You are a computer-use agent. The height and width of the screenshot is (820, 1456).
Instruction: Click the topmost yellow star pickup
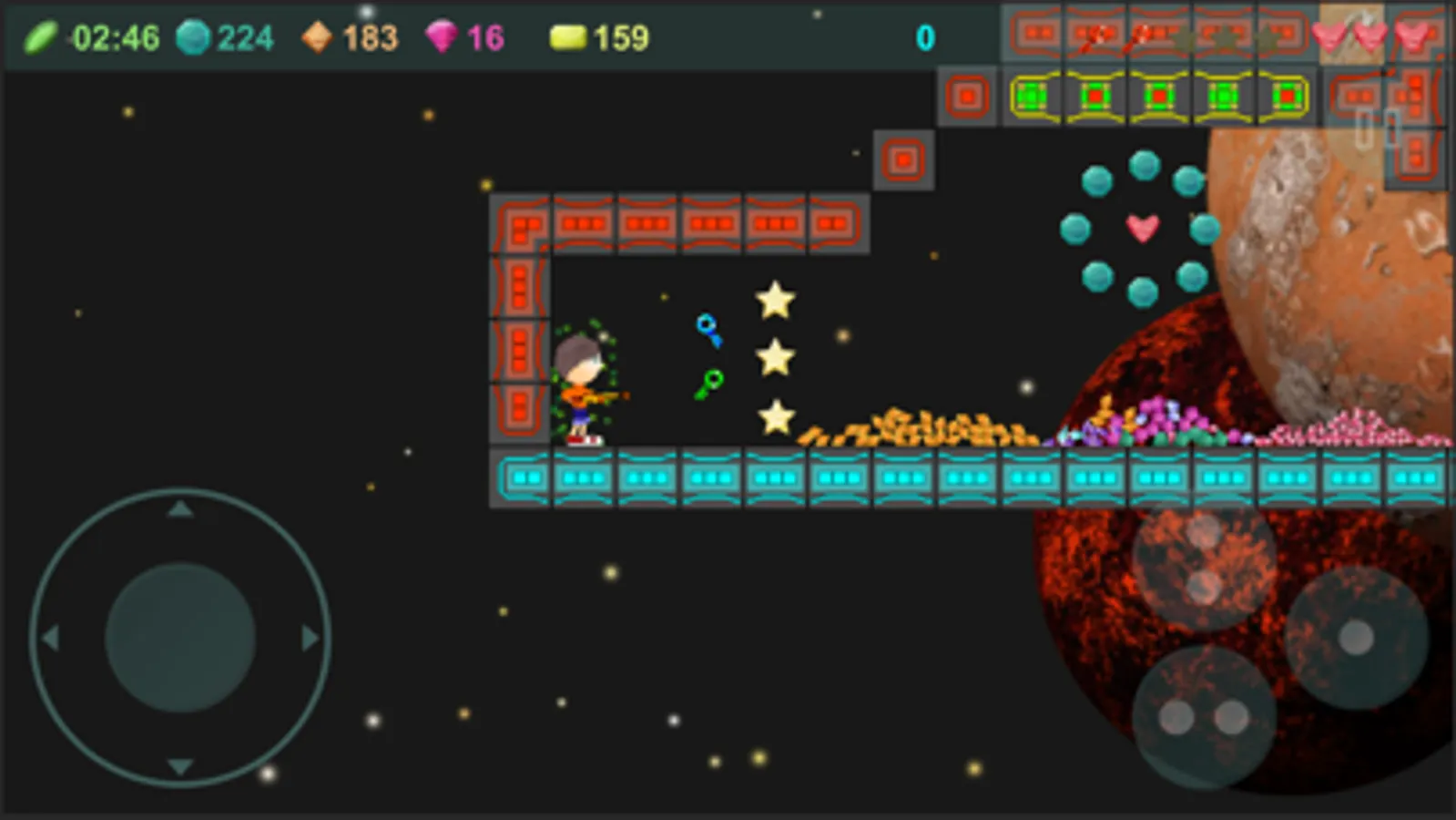(x=776, y=299)
